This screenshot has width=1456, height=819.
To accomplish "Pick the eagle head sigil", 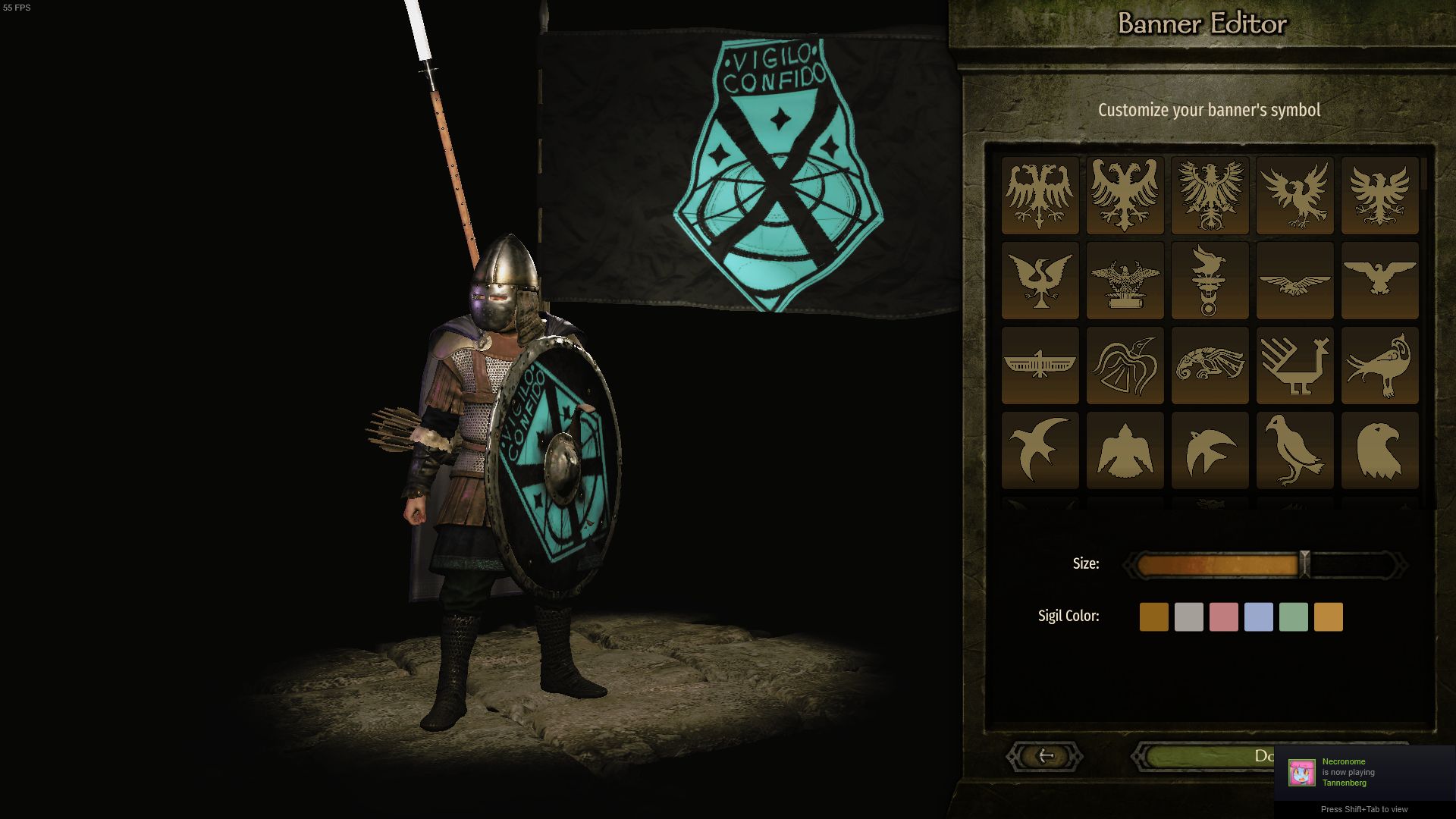I will (x=1379, y=450).
